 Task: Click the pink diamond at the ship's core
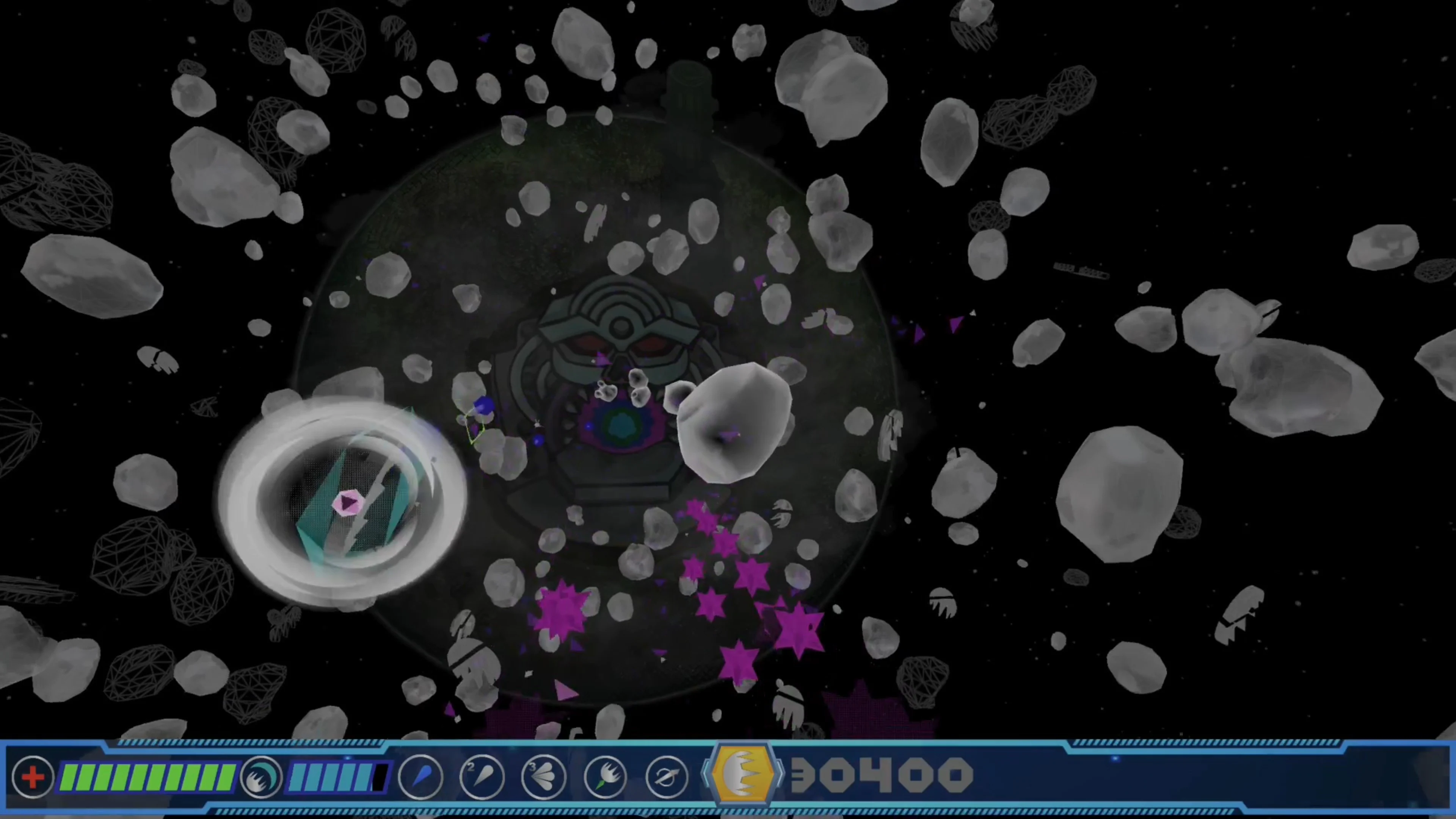tap(349, 503)
